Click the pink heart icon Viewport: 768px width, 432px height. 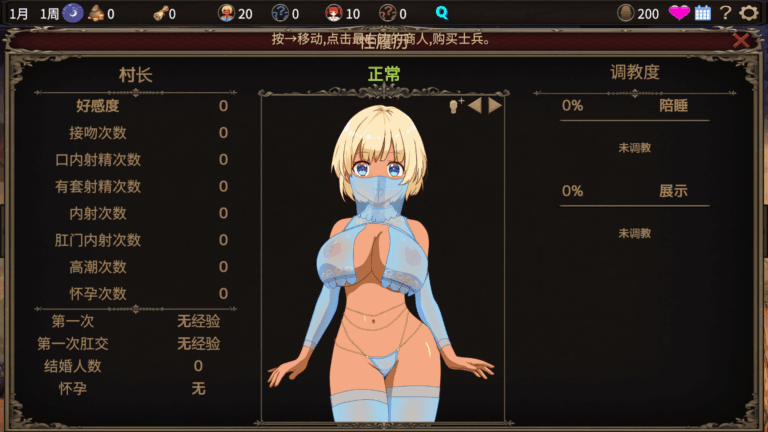click(x=679, y=13)
